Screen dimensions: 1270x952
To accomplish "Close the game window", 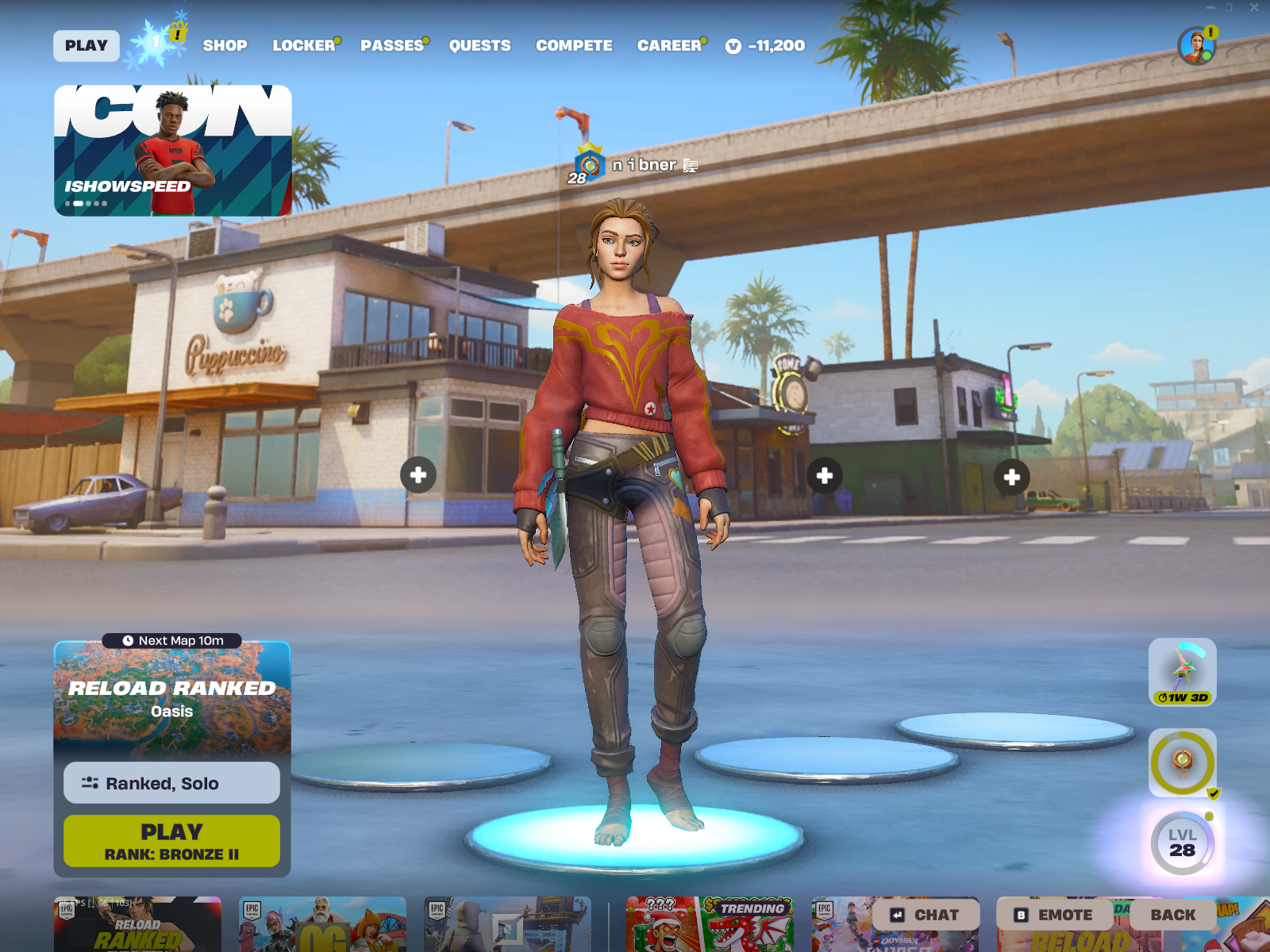I will (x=1254, y=7).
